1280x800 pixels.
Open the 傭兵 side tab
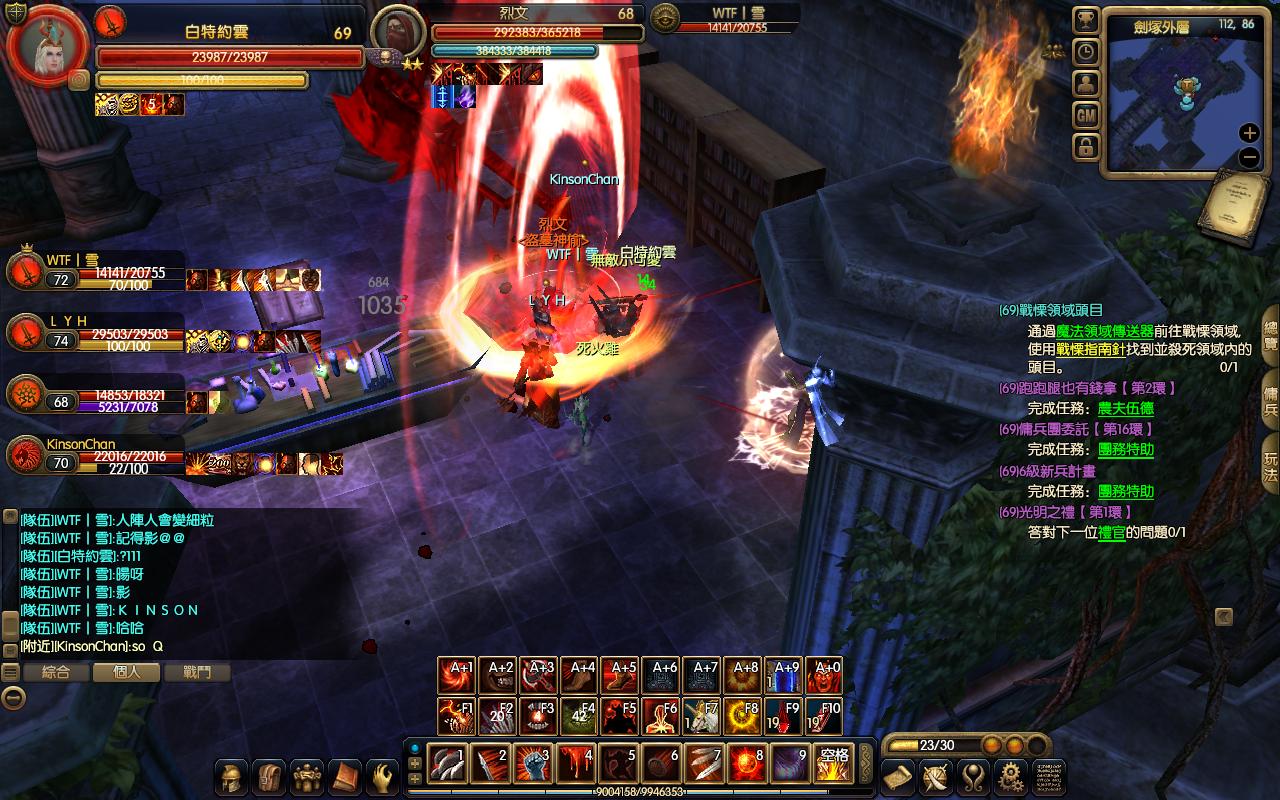tap(1270, 395)
